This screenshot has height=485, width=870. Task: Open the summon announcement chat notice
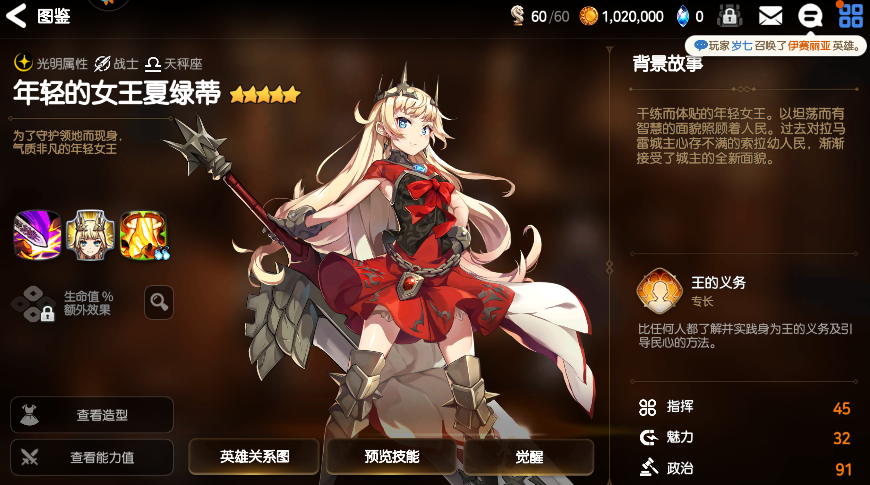pos(777,46)
